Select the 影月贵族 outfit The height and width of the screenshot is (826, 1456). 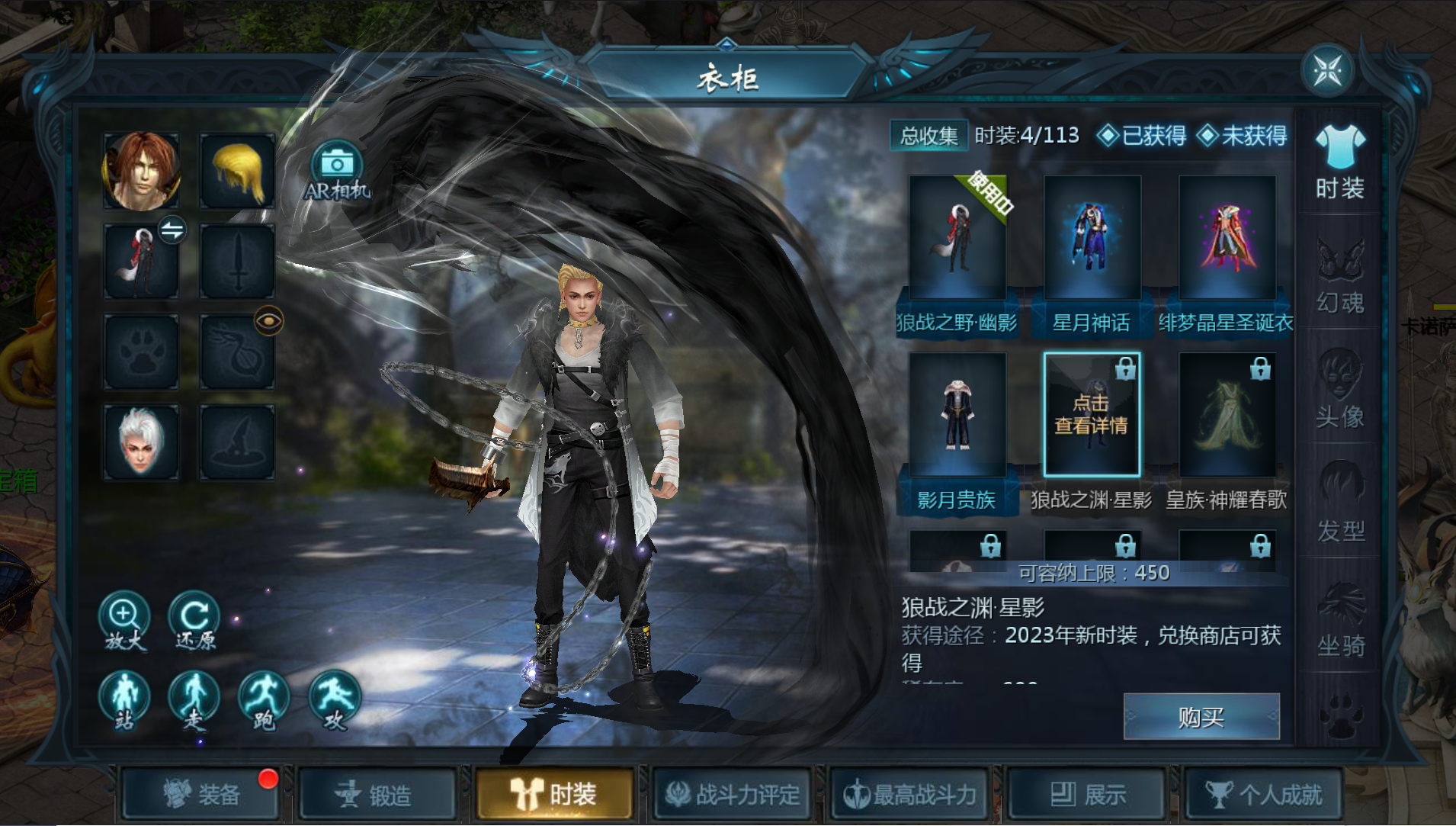(957, 415)
